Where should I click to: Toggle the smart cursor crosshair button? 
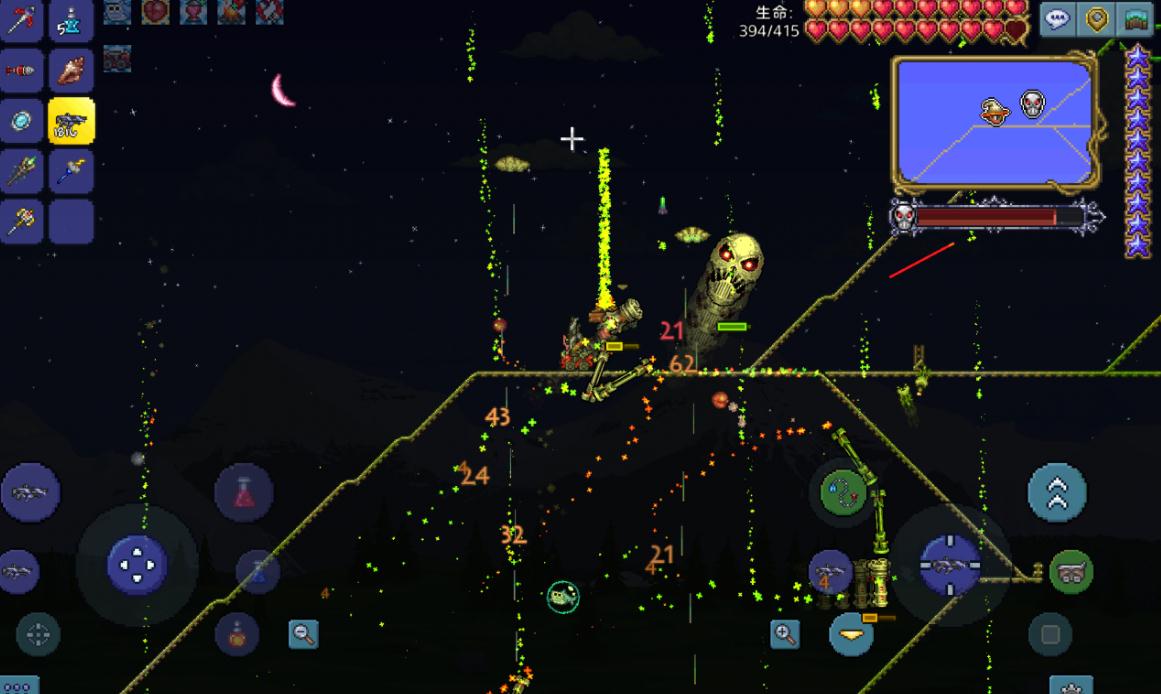[x=38, y=634]
